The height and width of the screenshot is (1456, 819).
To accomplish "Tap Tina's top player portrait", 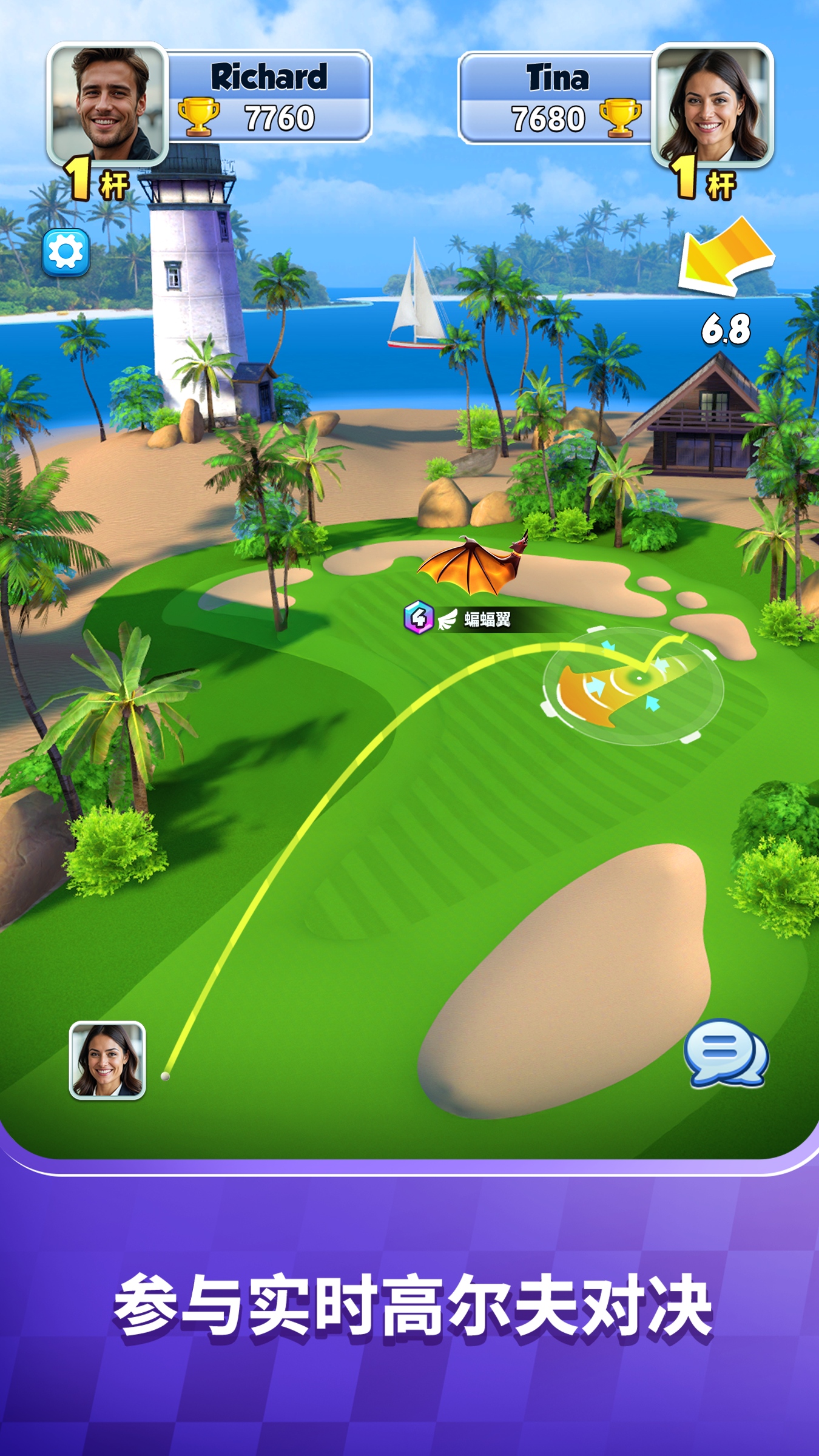I will (x=712, y=105).
